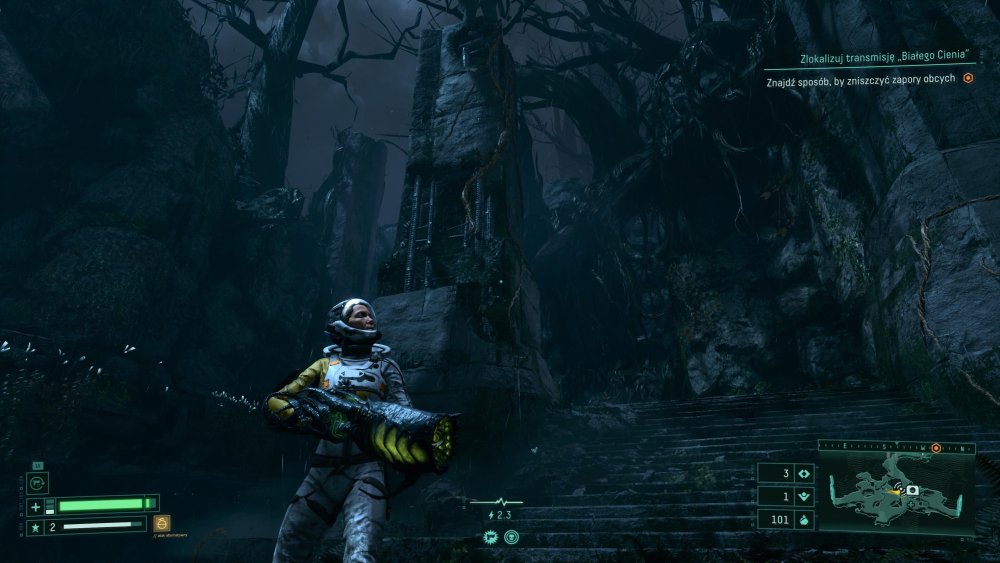Click the orange objective marker on the compass
Image resolution: width=1000 pixels, height=563 pixels.
(x=935, y=449)
